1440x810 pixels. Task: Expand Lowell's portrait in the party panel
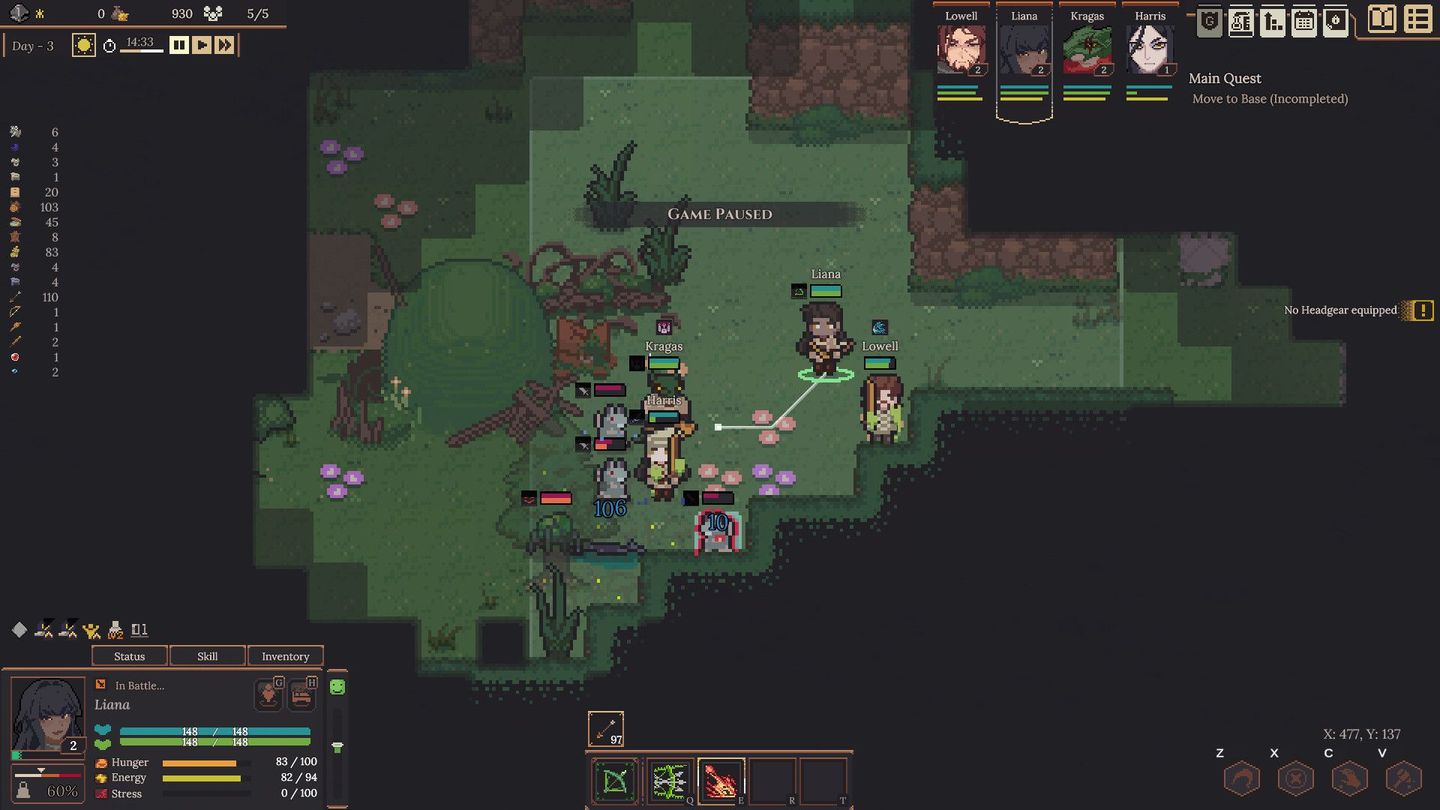click(x=960, y=50)
